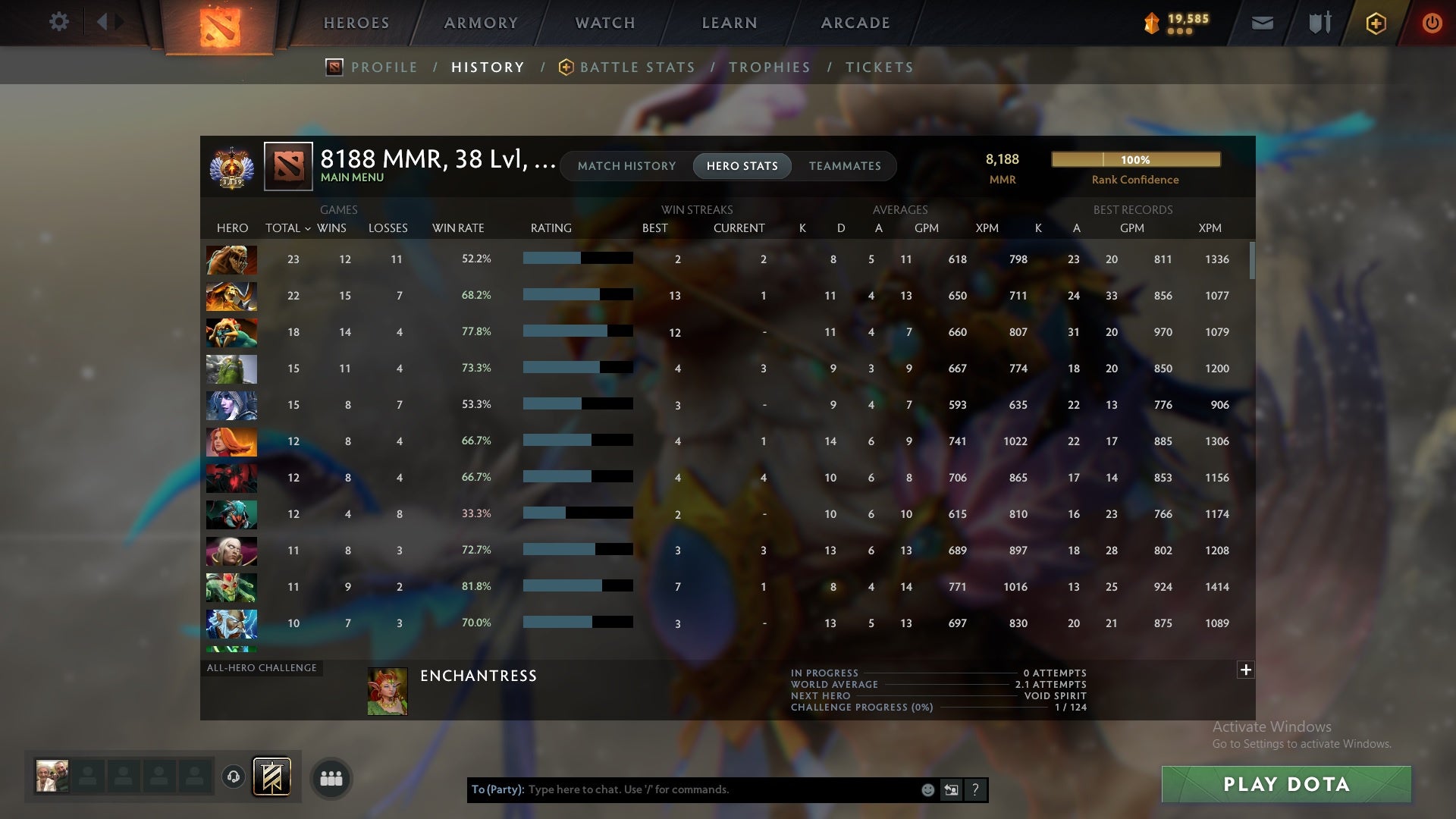Click the Dota logo next to MAIN MENU

(x=287, y=166)
